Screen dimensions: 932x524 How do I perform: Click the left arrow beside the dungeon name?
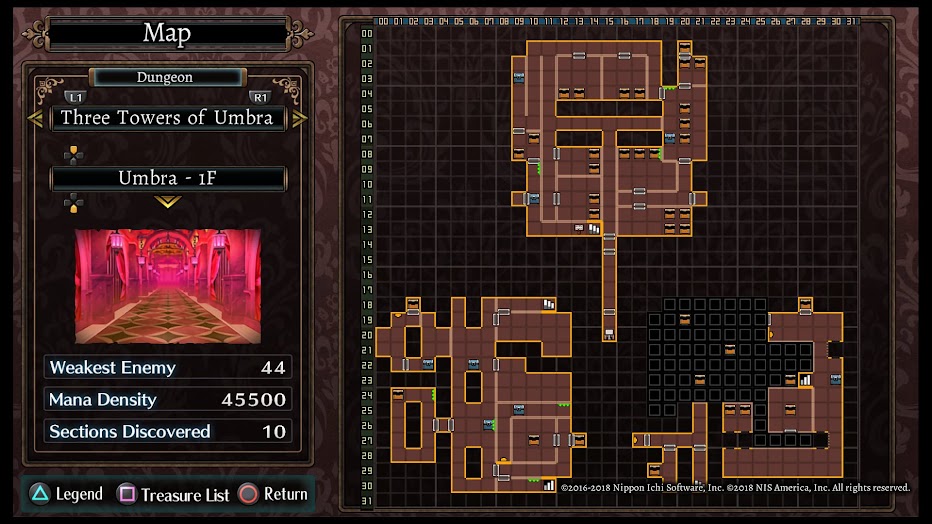(35, 118)
